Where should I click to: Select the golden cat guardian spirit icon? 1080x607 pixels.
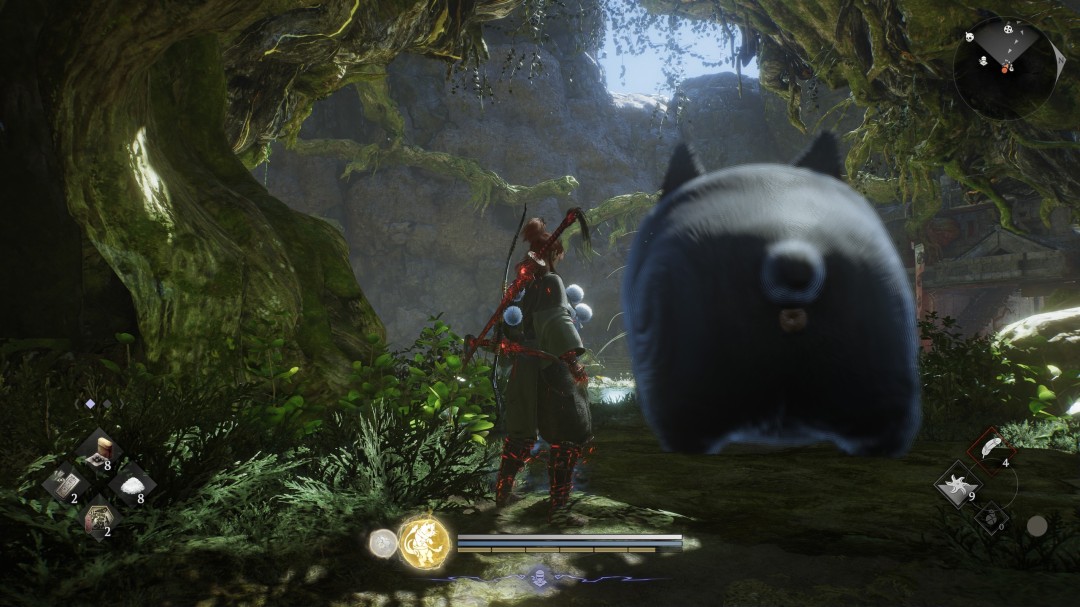point(424,543)
